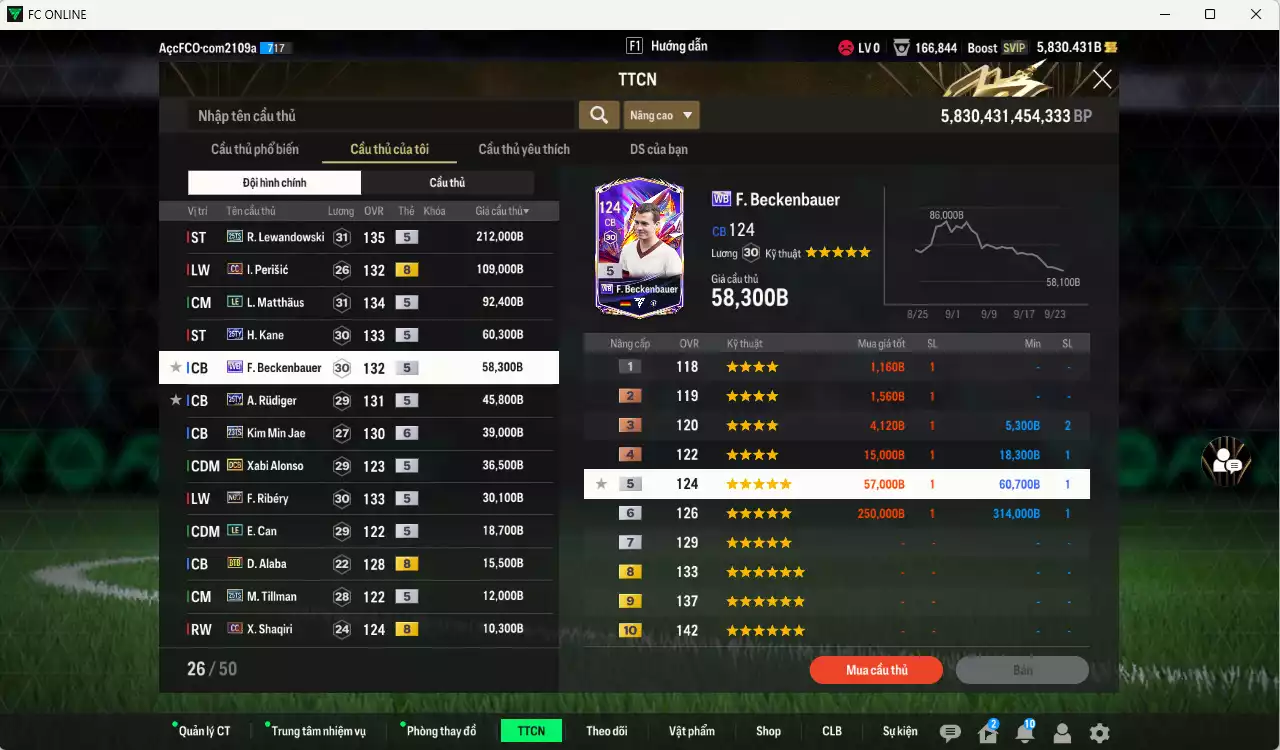Switch to Cầu thủ phổ biến tab
Screen dimensions: 1280x750
coord(254,149)
